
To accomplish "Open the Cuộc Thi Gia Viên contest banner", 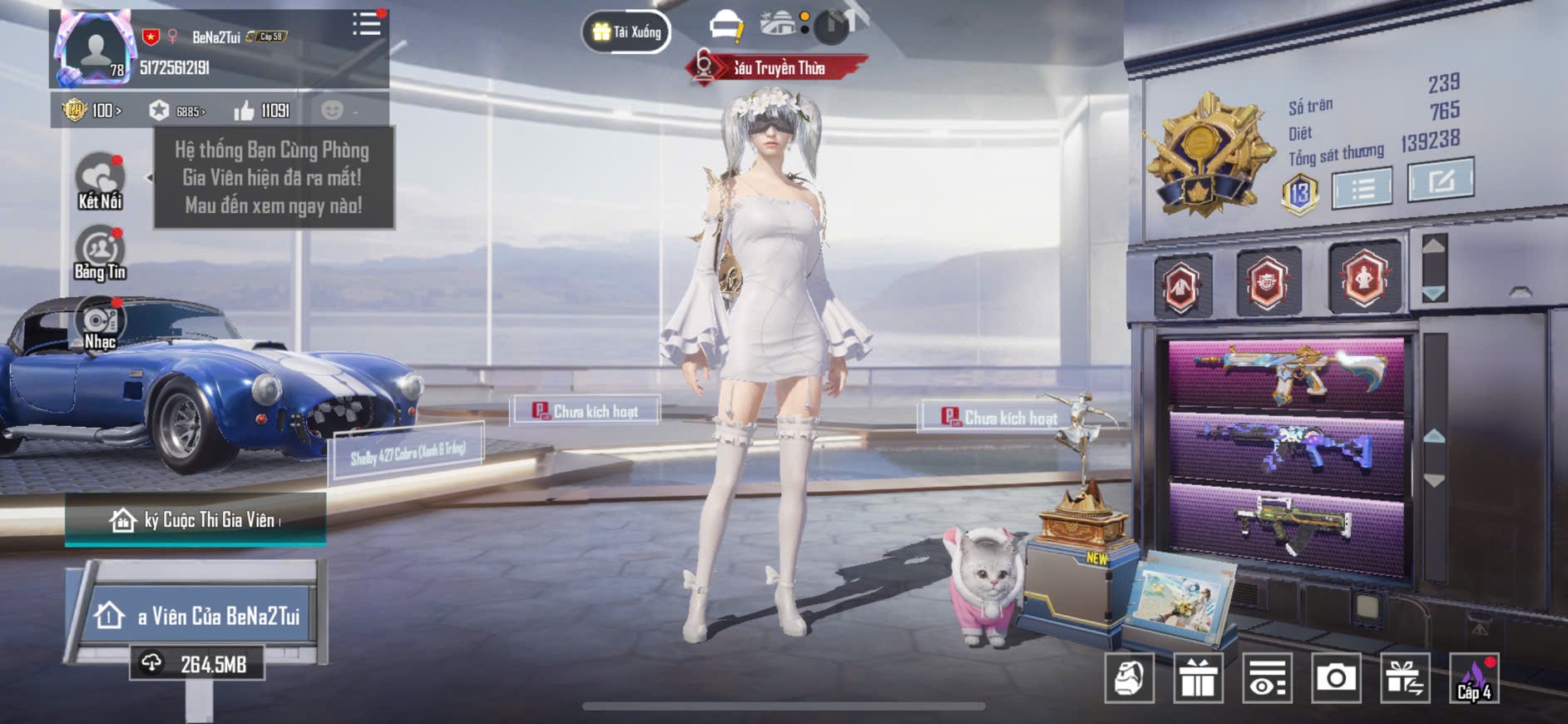I will pyautogui.click(x=195, y=520).
